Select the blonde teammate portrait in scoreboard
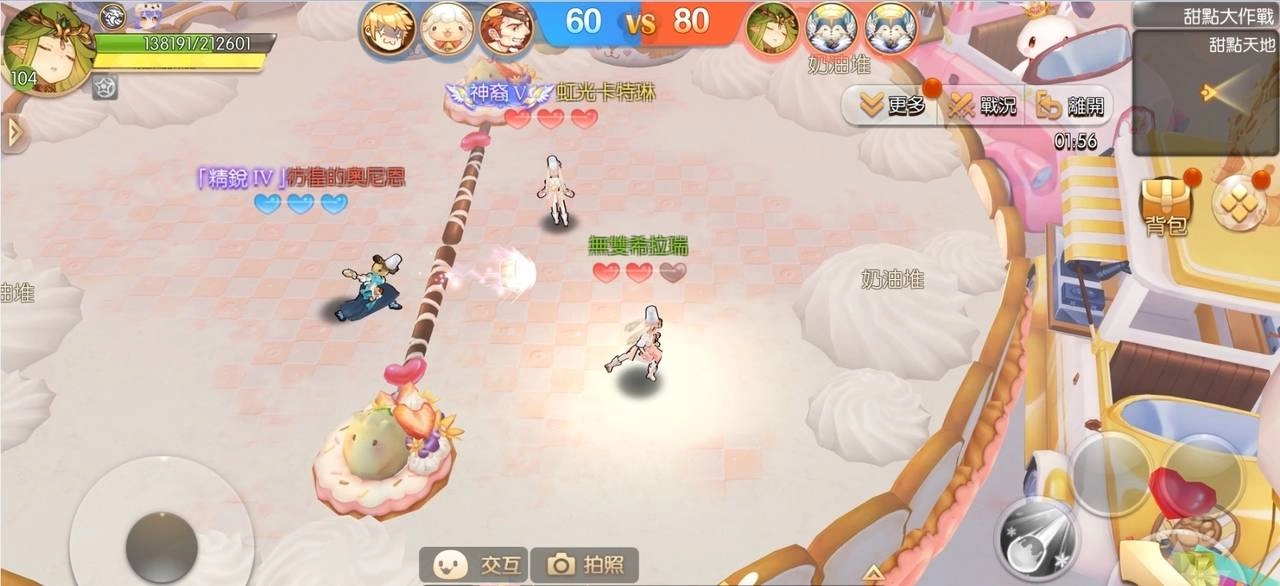The height and width of the screenshot is (586, 1280). point(387,30)
